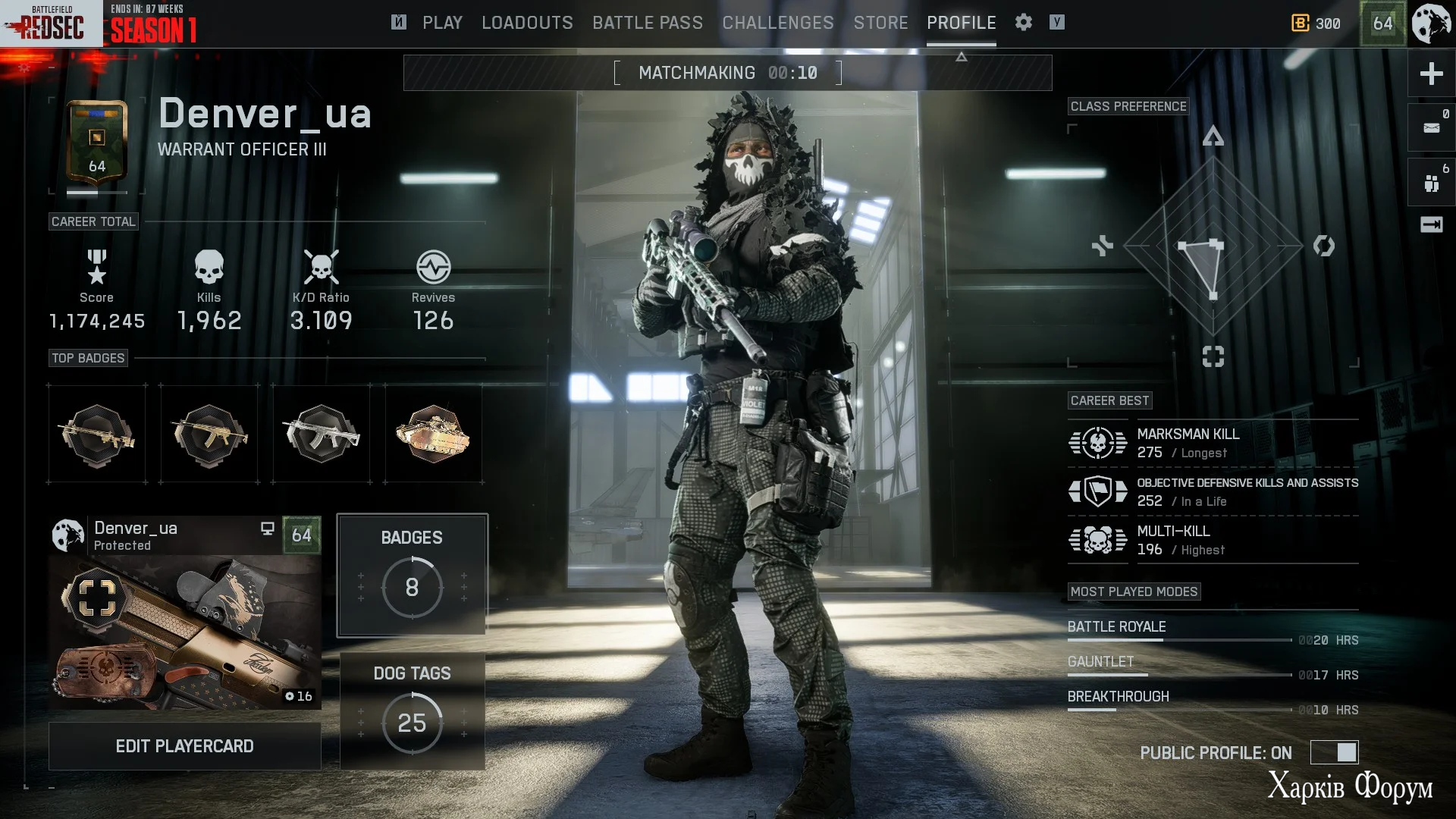Open settings via the gear icon

coord(1024,23)
